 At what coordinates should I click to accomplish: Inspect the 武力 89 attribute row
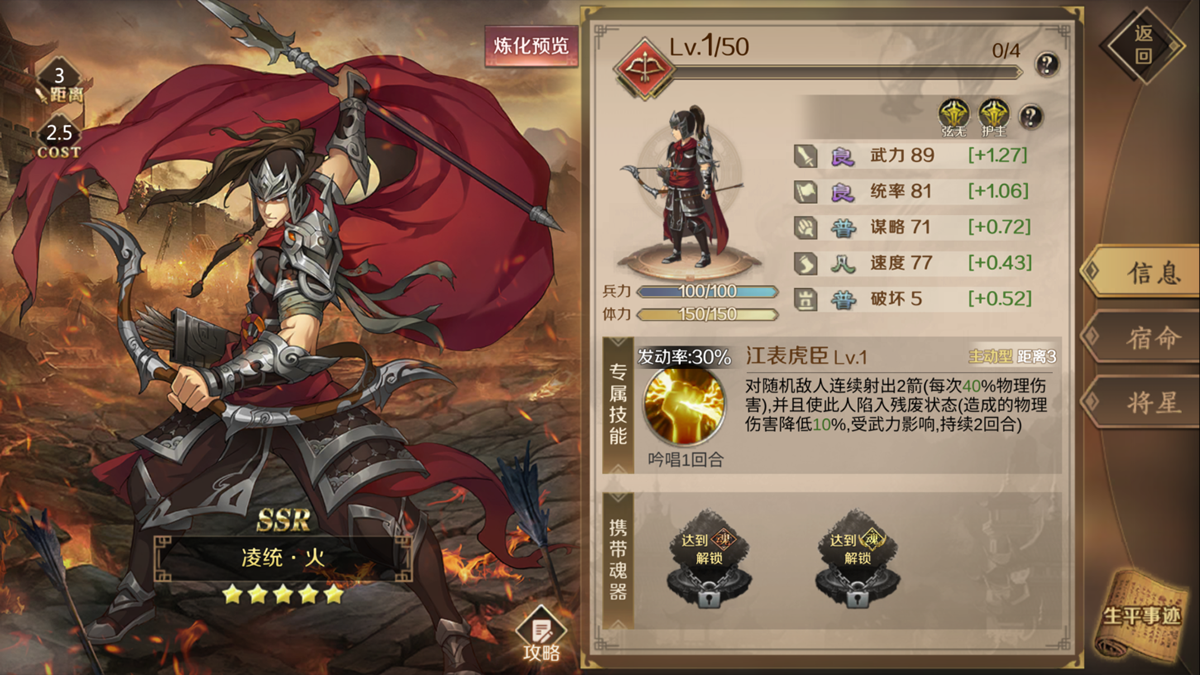click(910, 155)
